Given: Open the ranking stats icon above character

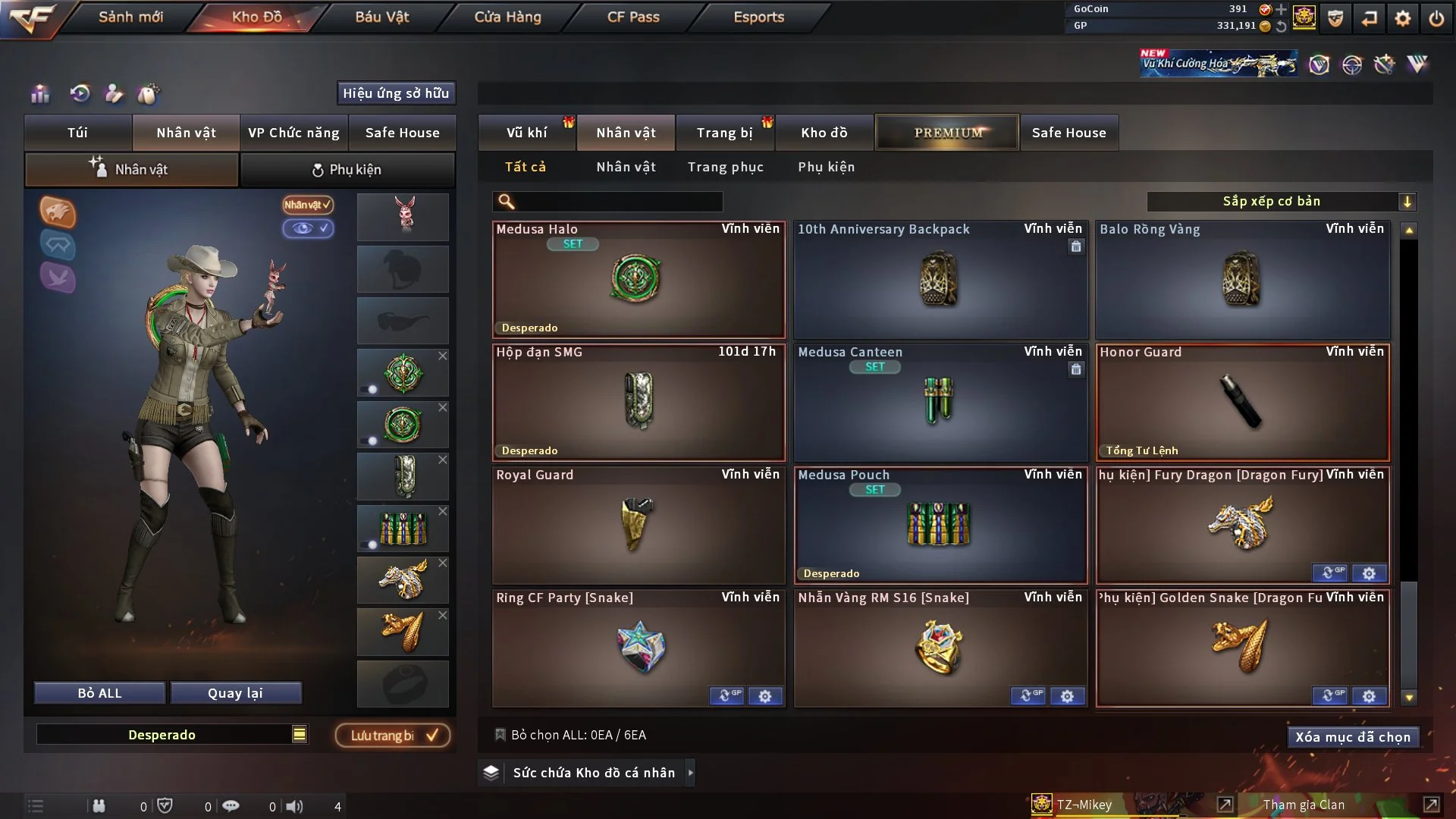Looking at the screenshot, I should click(x=39, y=94).
